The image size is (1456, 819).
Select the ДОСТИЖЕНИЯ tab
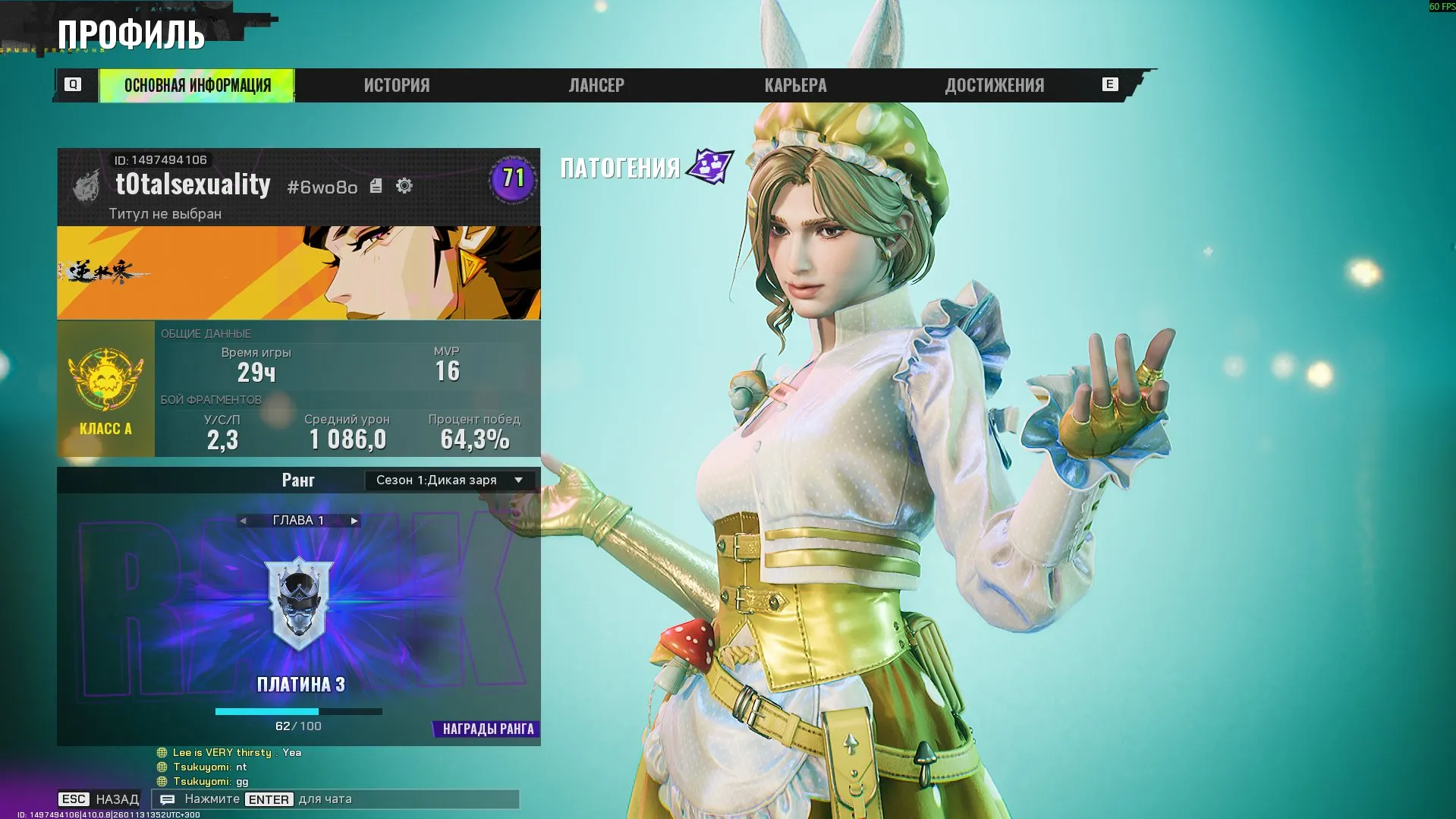[995, 85]
